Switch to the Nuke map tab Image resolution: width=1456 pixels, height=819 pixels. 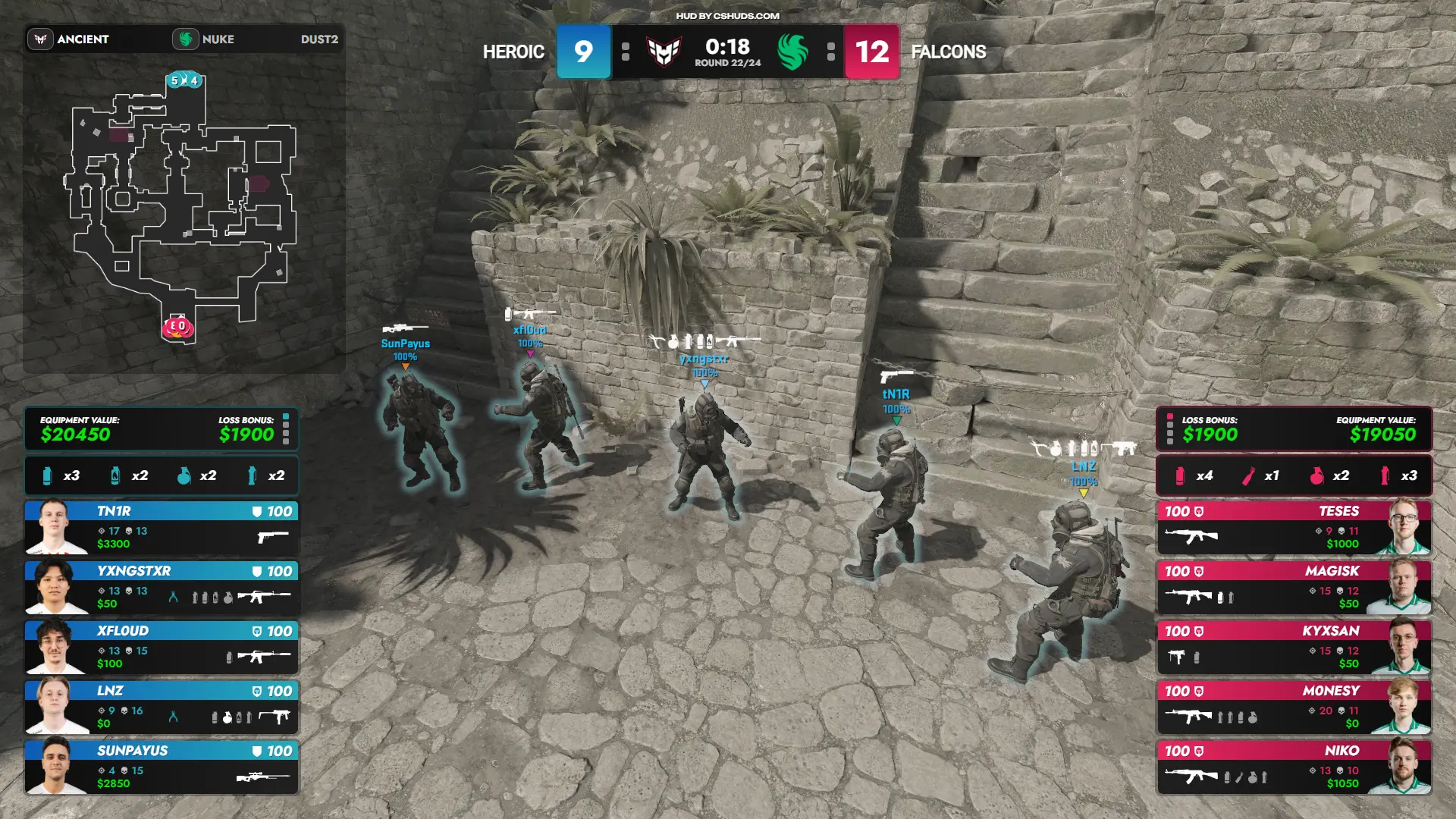click(205, 39)
